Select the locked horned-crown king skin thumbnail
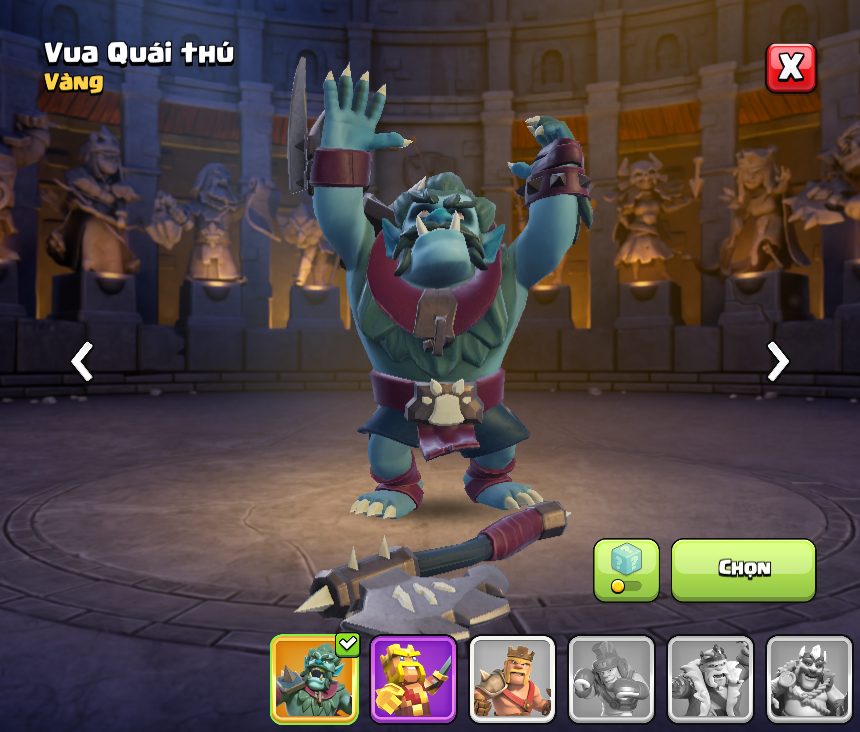The width and height of the screenshot is (860, 732). pyautogui.click(x=808, y=679)
